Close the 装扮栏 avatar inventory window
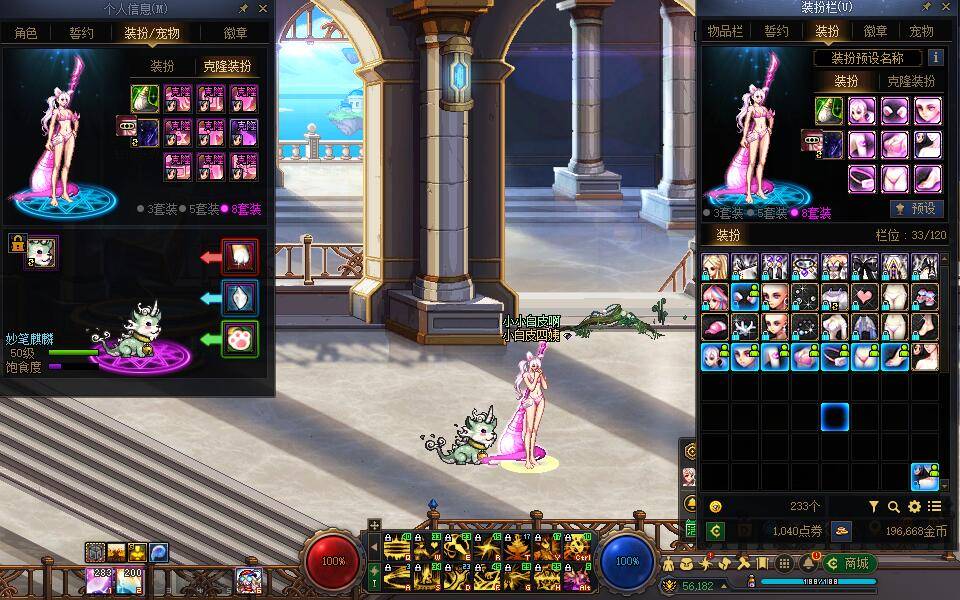Image resolution: width=960 pixels, height=600 pixels. [x=947, y=9]
